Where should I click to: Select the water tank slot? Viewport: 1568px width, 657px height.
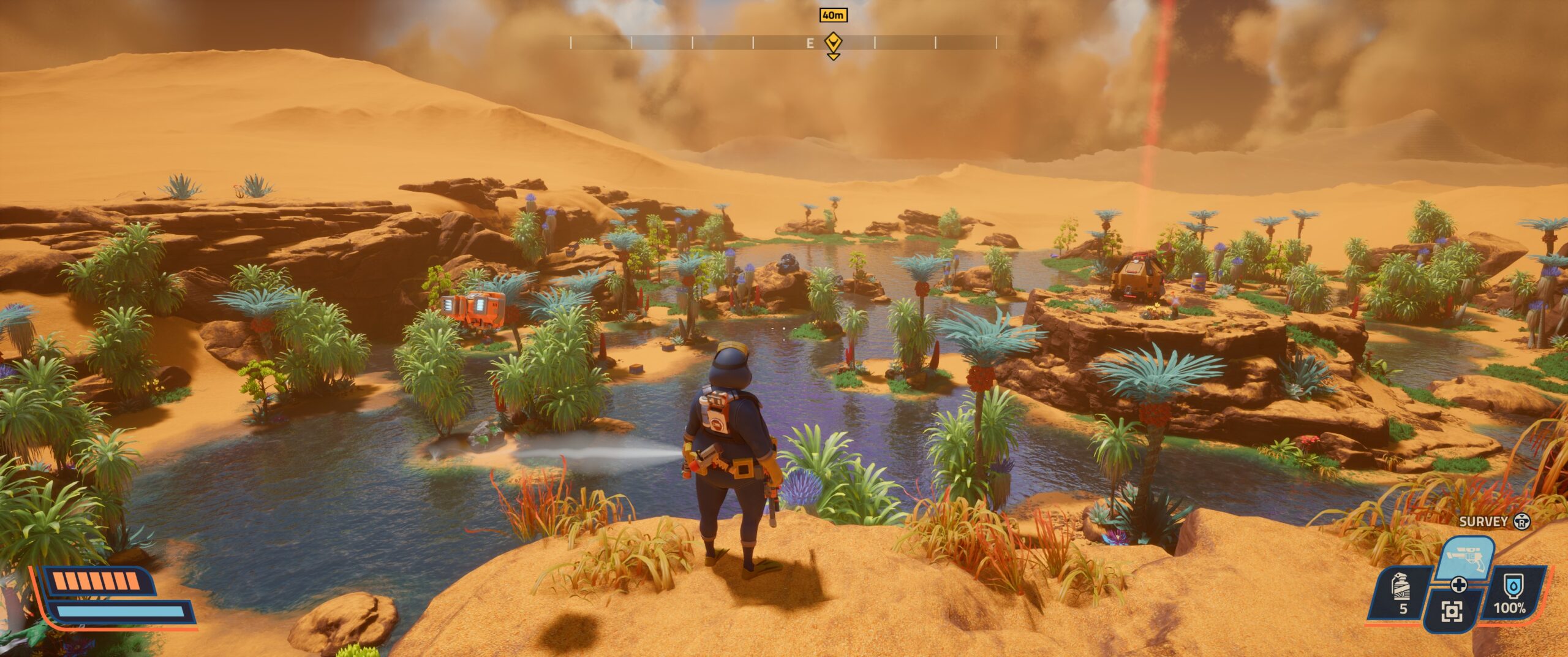[x=1509, y=593]
